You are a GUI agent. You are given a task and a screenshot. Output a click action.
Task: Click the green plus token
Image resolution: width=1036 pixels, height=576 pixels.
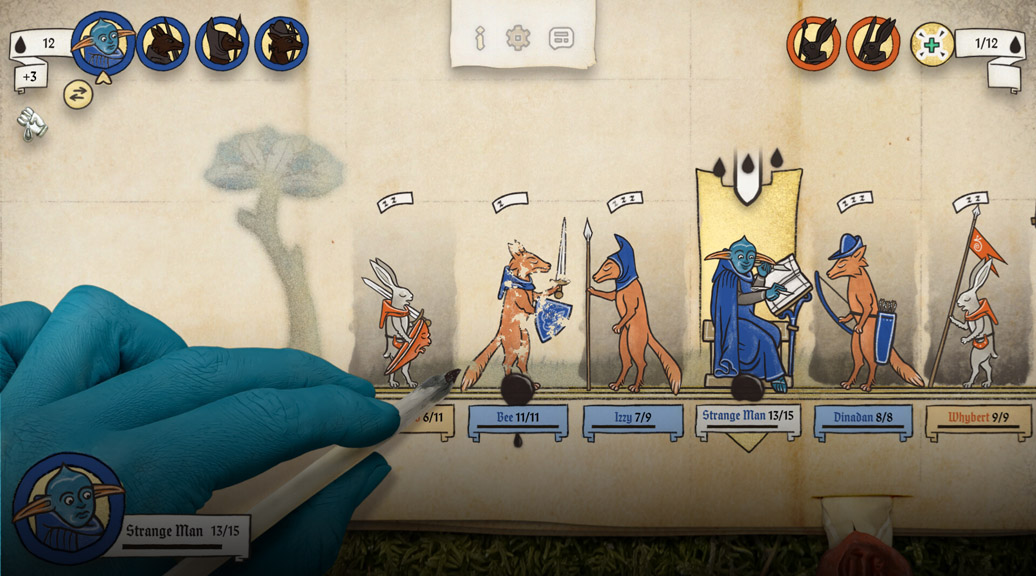[x=932, y=44]
